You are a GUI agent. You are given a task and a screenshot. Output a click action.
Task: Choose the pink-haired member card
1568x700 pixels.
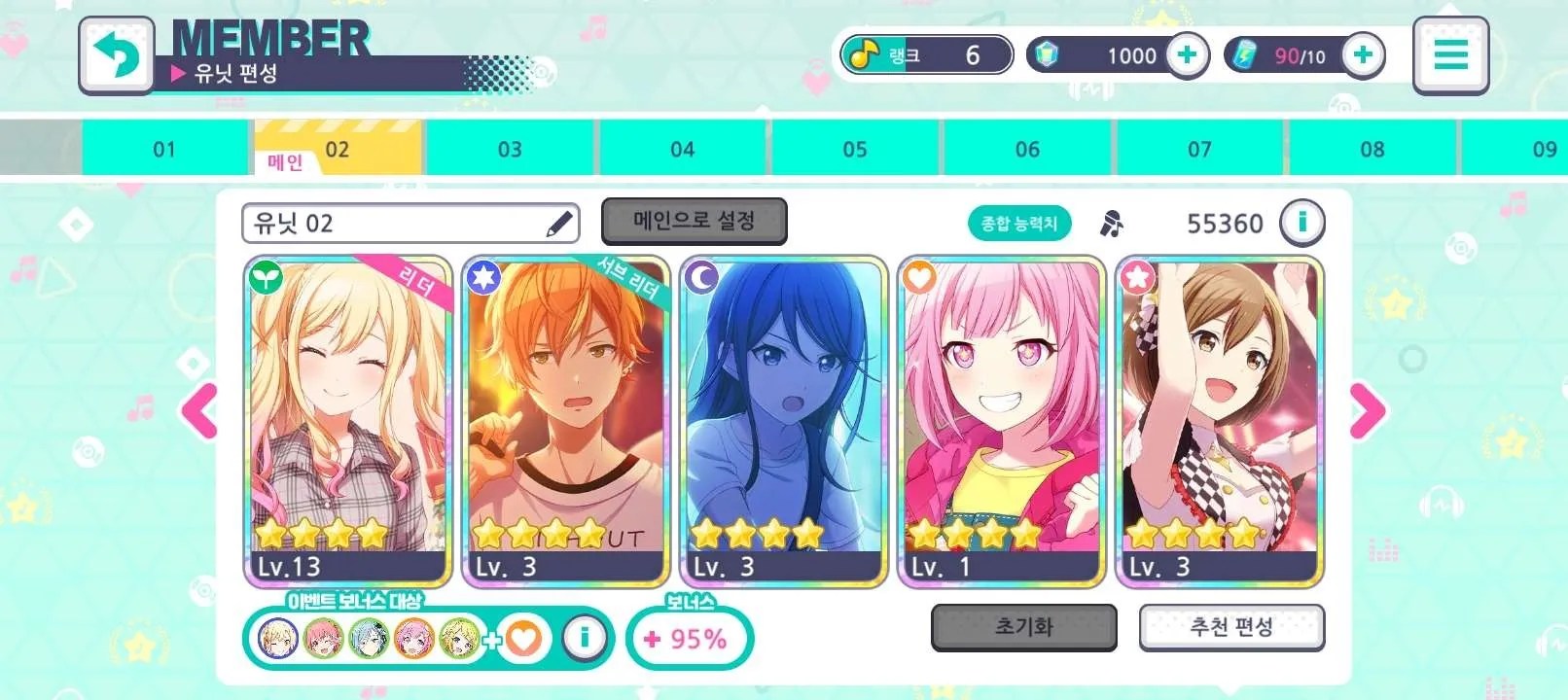[1002, 421]
